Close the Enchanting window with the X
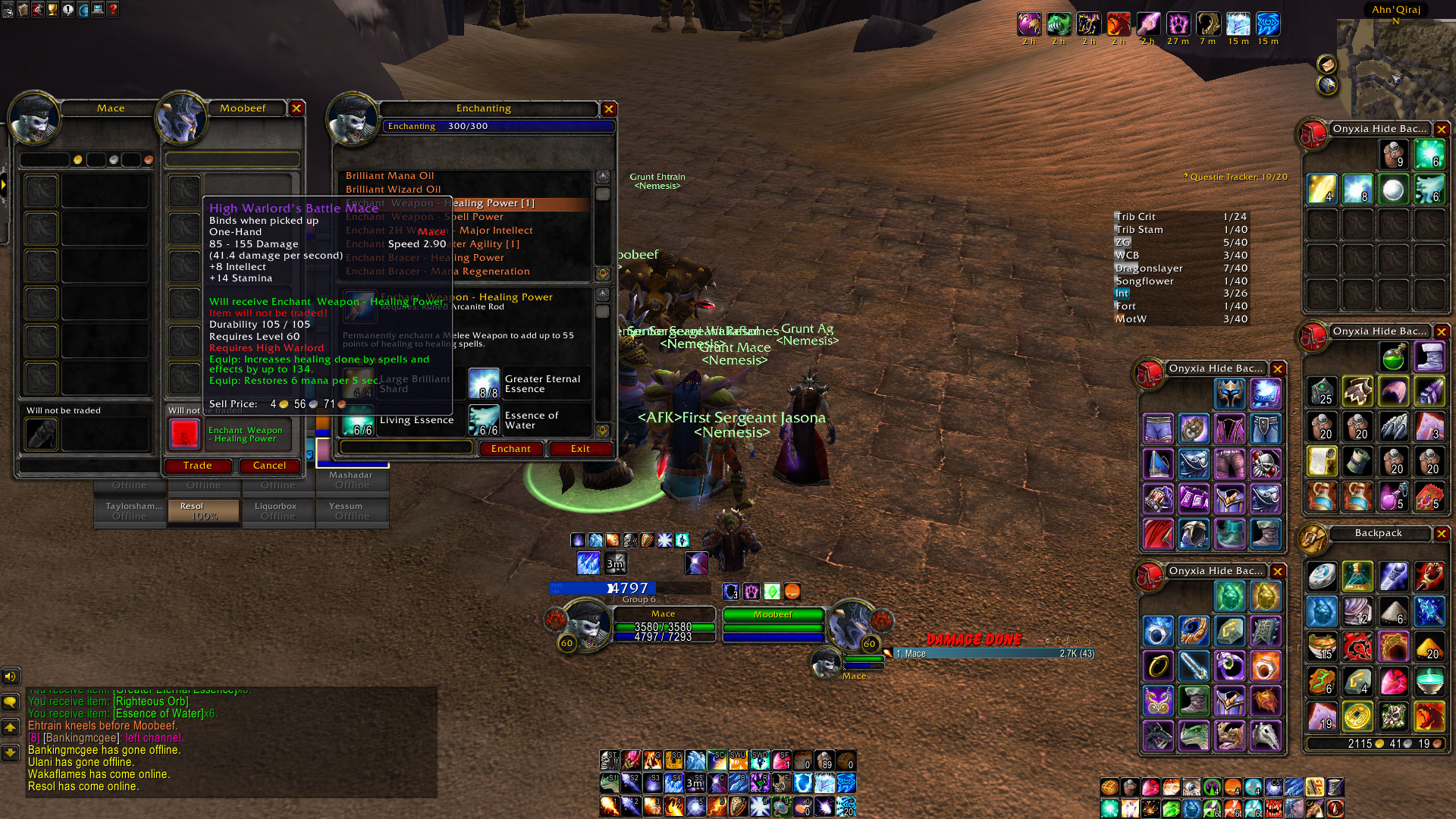Screen dimensions: 1456x819 (x=608, y=109)
